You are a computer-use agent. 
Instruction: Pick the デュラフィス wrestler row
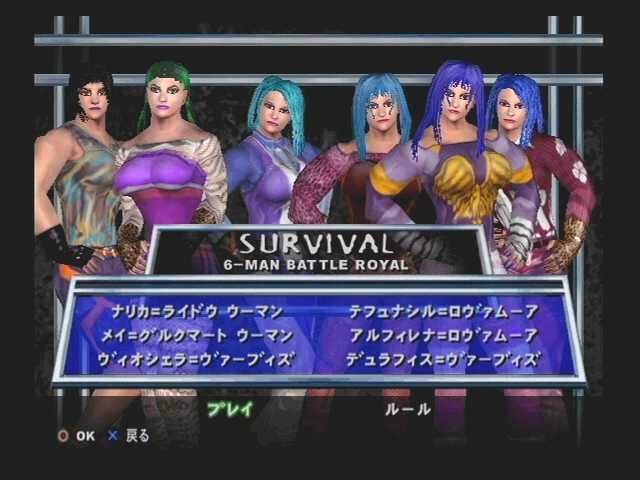point(443,358)
